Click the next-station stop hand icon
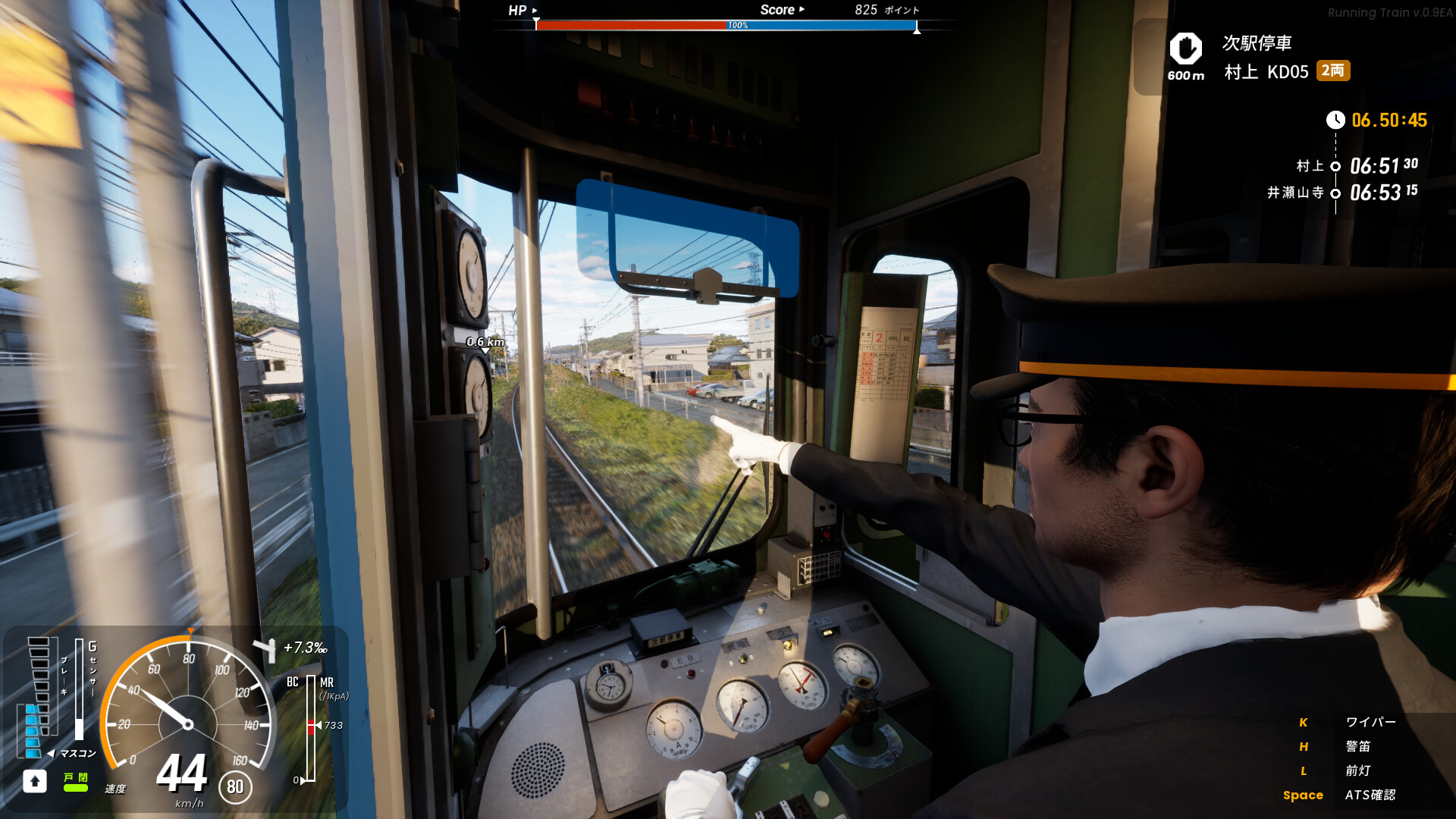The height and width of the screenshot is (819, 1456). 1185,49
